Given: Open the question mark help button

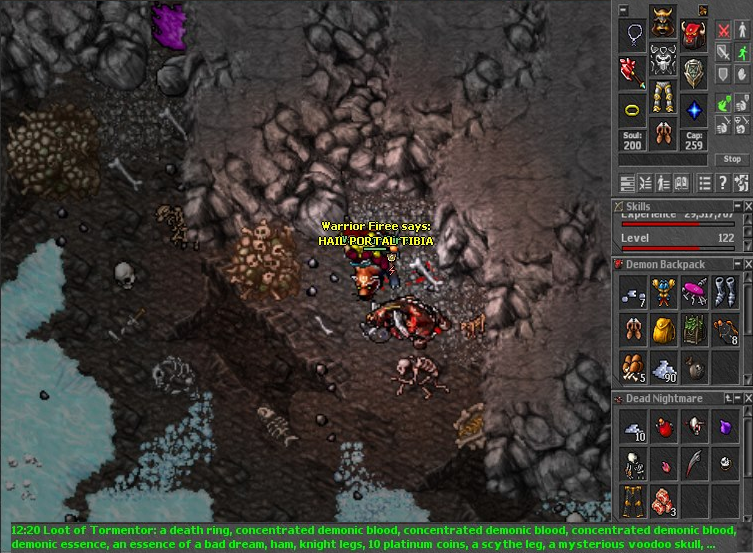Looking at the screenshot, I should [x=723, y=183].
